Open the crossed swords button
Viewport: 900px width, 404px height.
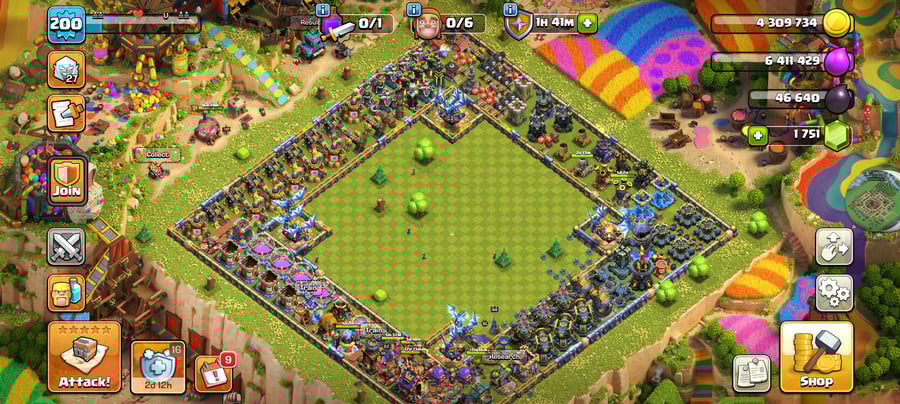[x=66, y=246]
